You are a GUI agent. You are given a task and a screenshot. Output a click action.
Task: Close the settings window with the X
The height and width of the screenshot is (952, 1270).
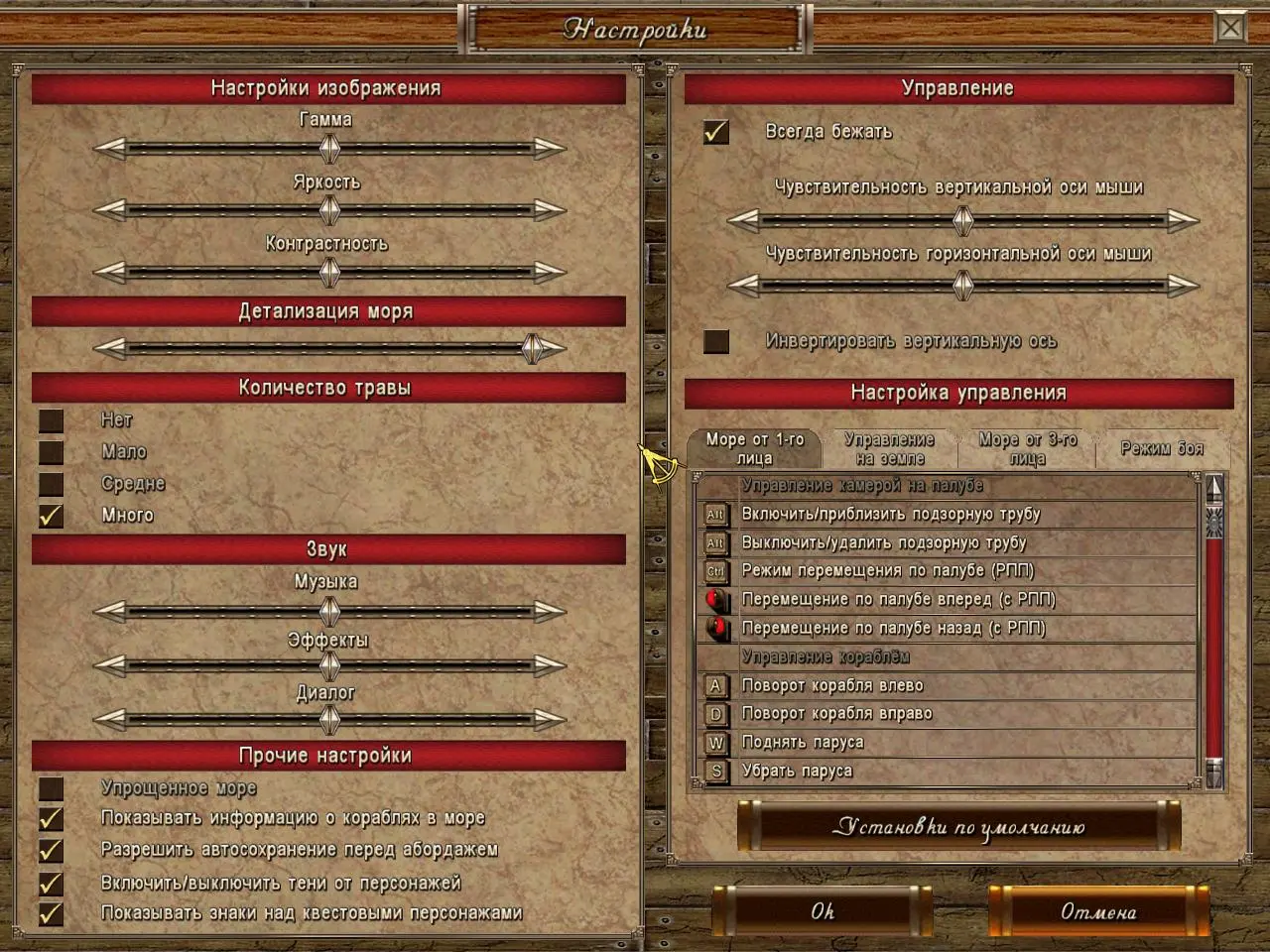pyautogui.click(x=1230, y=28)
